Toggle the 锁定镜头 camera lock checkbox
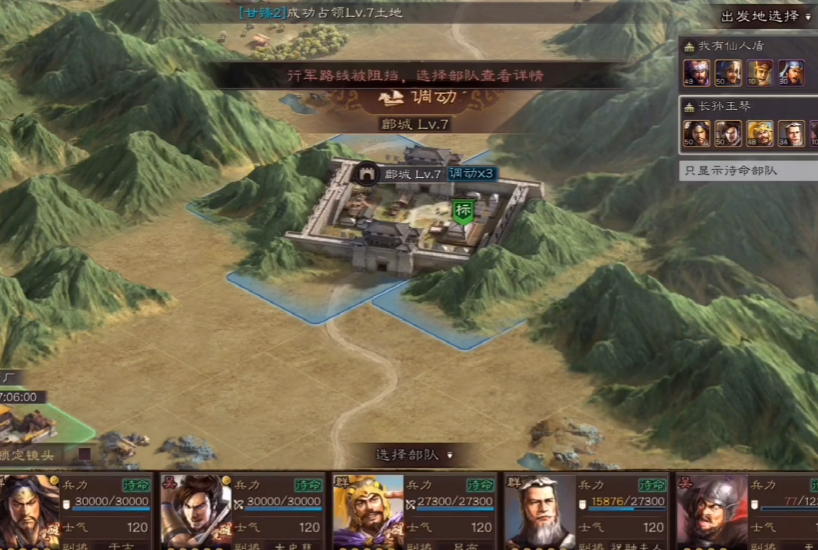 84,455
